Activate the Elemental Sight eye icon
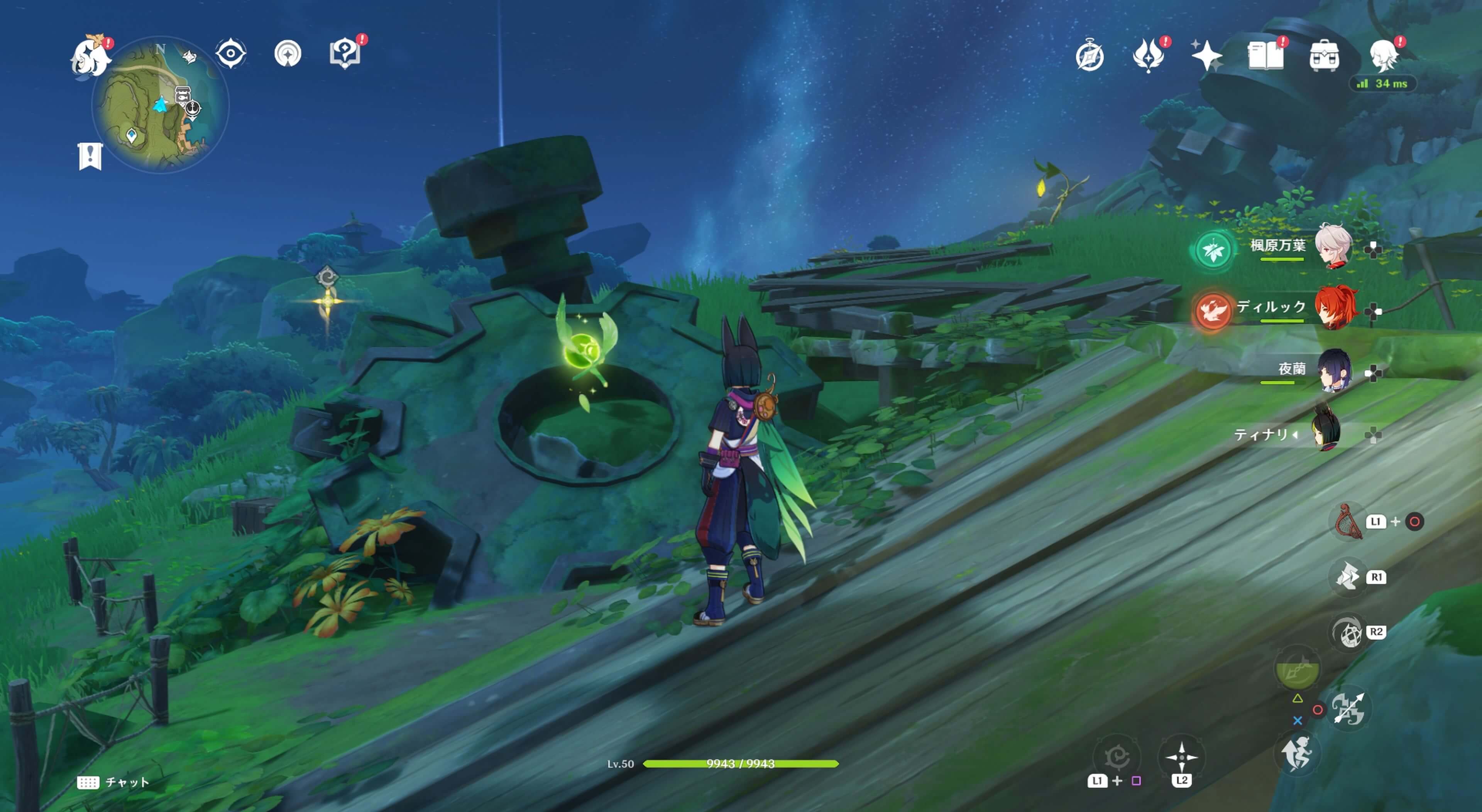 [x=231, y=54]
